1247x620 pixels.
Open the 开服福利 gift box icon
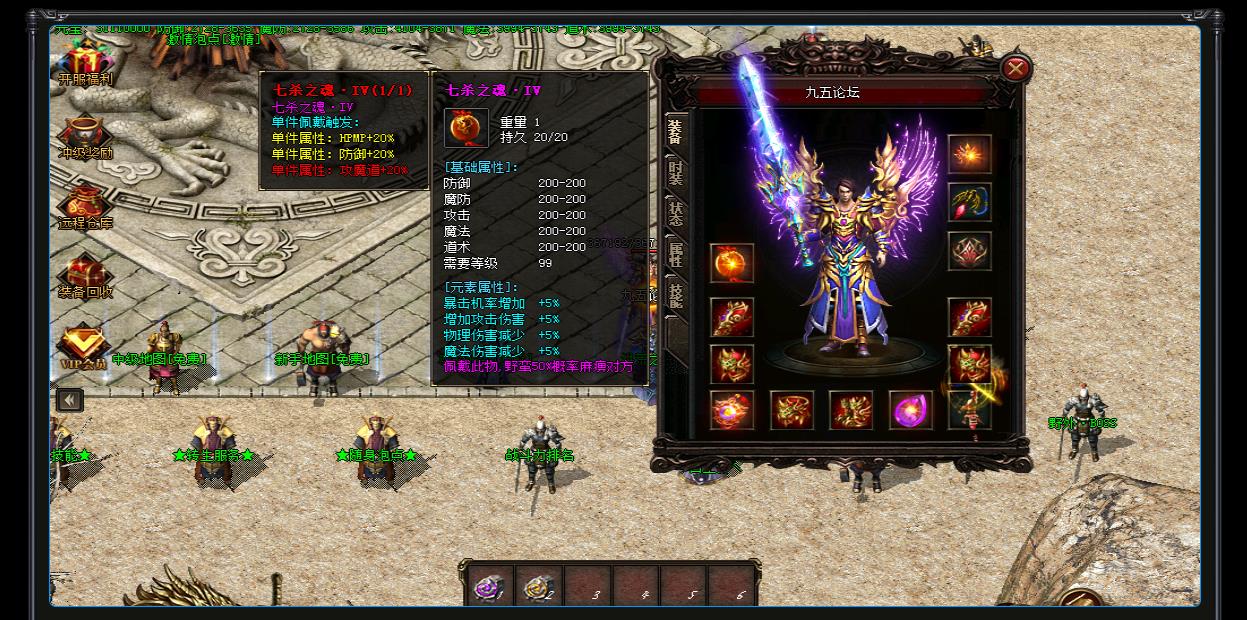click(x=85, y=61)
